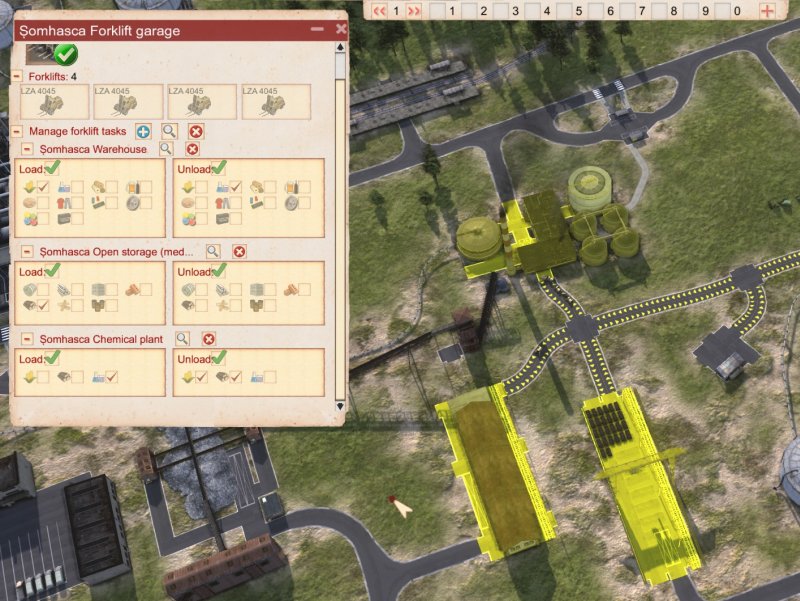Image resolution: width=800 pixels, height=601 pixels.
Task: Remove the Şomhasca Chemical plant task
Action: click(209, 339)
